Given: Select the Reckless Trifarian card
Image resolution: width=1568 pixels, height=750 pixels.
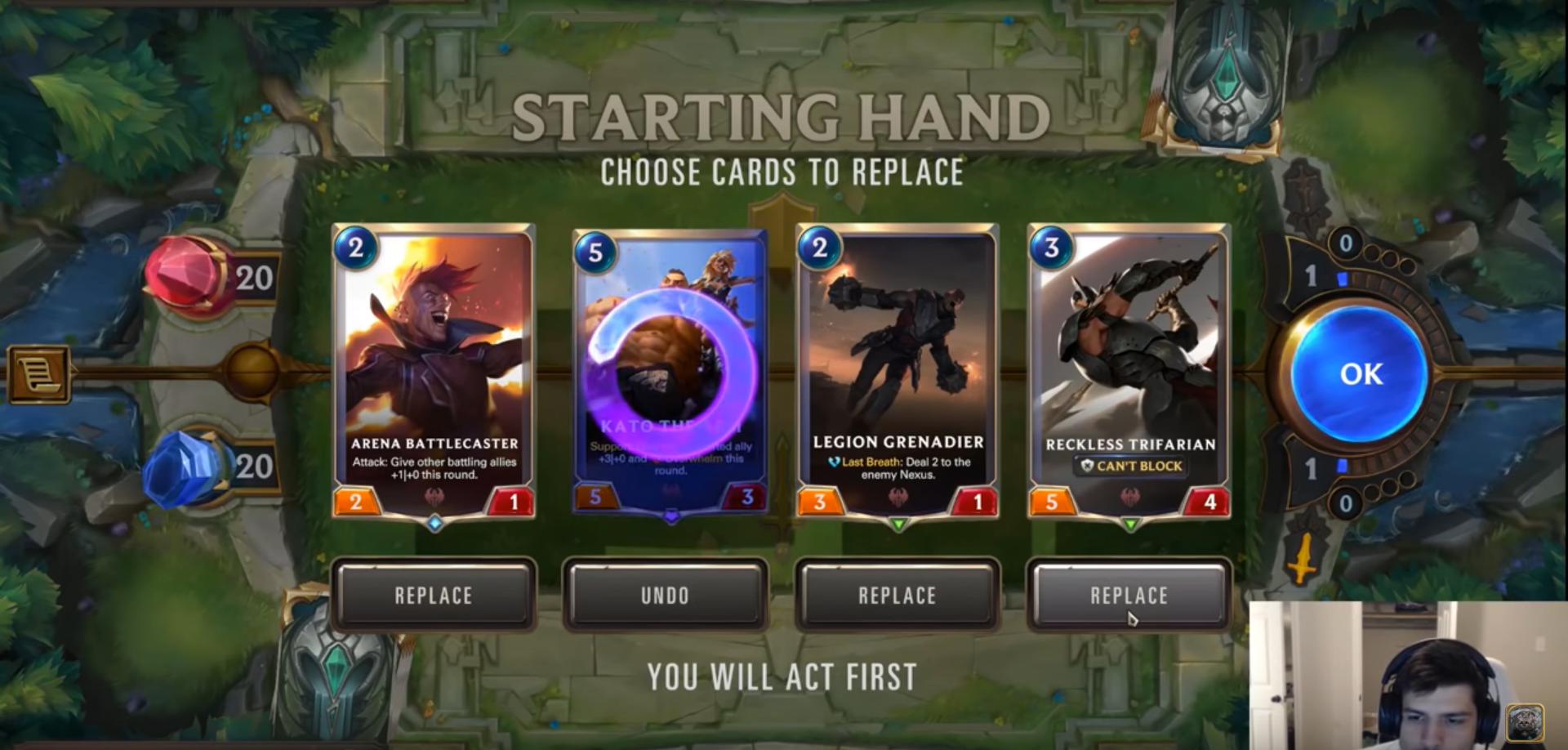Looking at the screenshot, I should click(x=1129, y=372).
